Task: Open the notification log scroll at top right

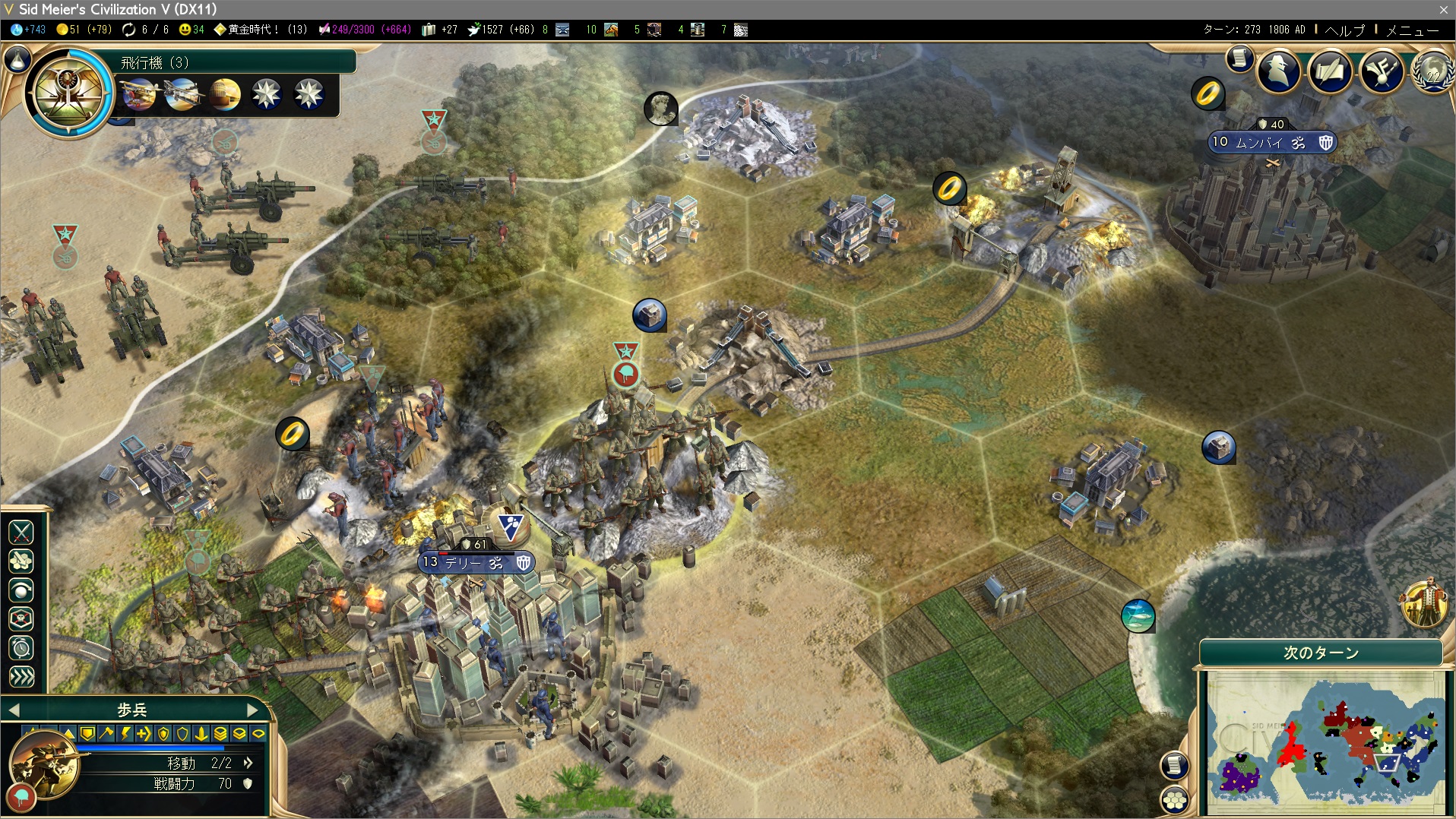Action: [x=1239, y=58]
